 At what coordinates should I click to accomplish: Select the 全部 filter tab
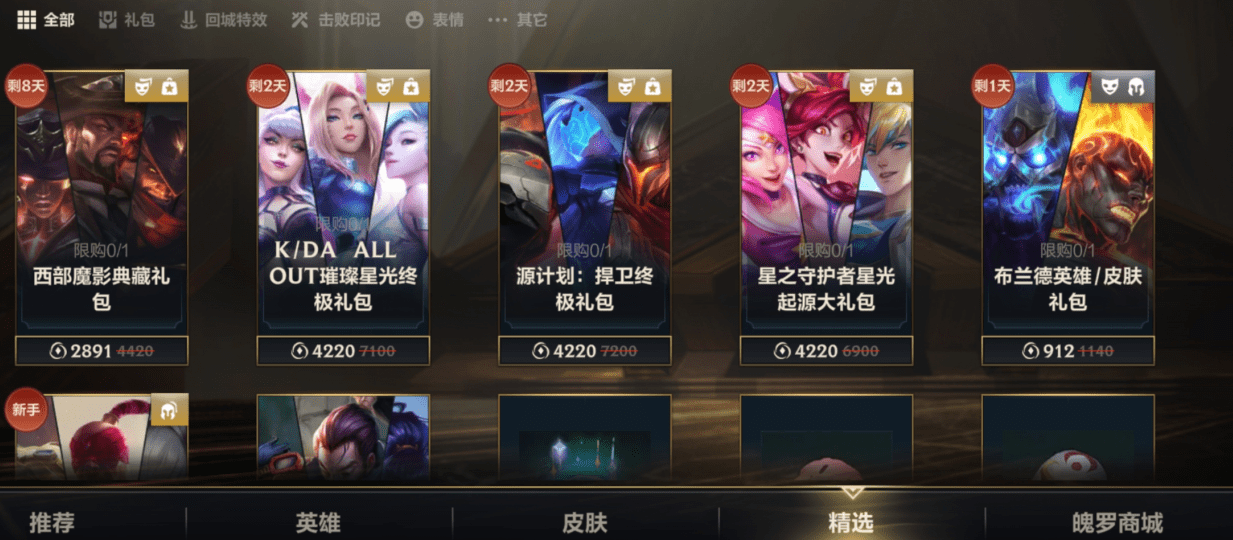(46, 20)
